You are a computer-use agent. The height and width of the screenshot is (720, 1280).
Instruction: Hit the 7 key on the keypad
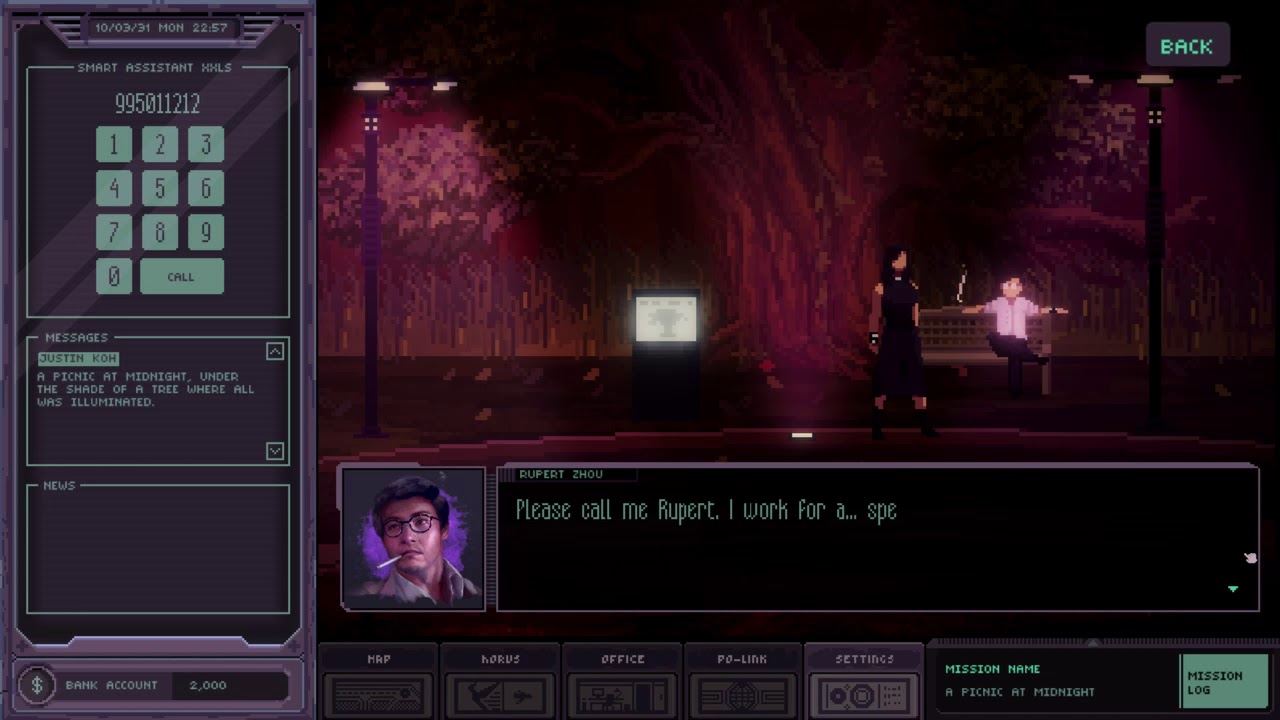click(114, 233)
